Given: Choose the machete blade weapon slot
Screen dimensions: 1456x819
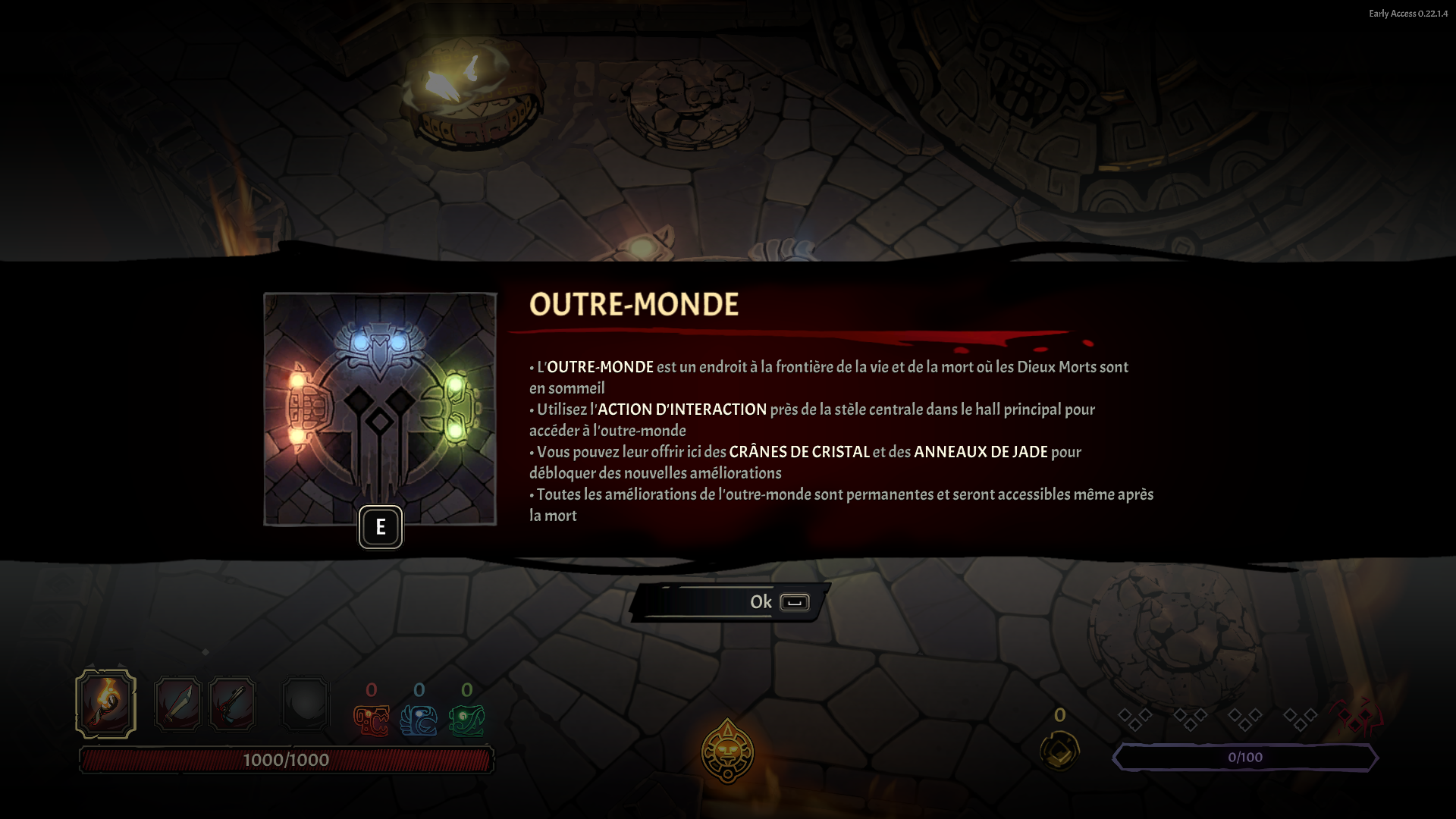Looking at the screenshot, I should pos(177,704).
